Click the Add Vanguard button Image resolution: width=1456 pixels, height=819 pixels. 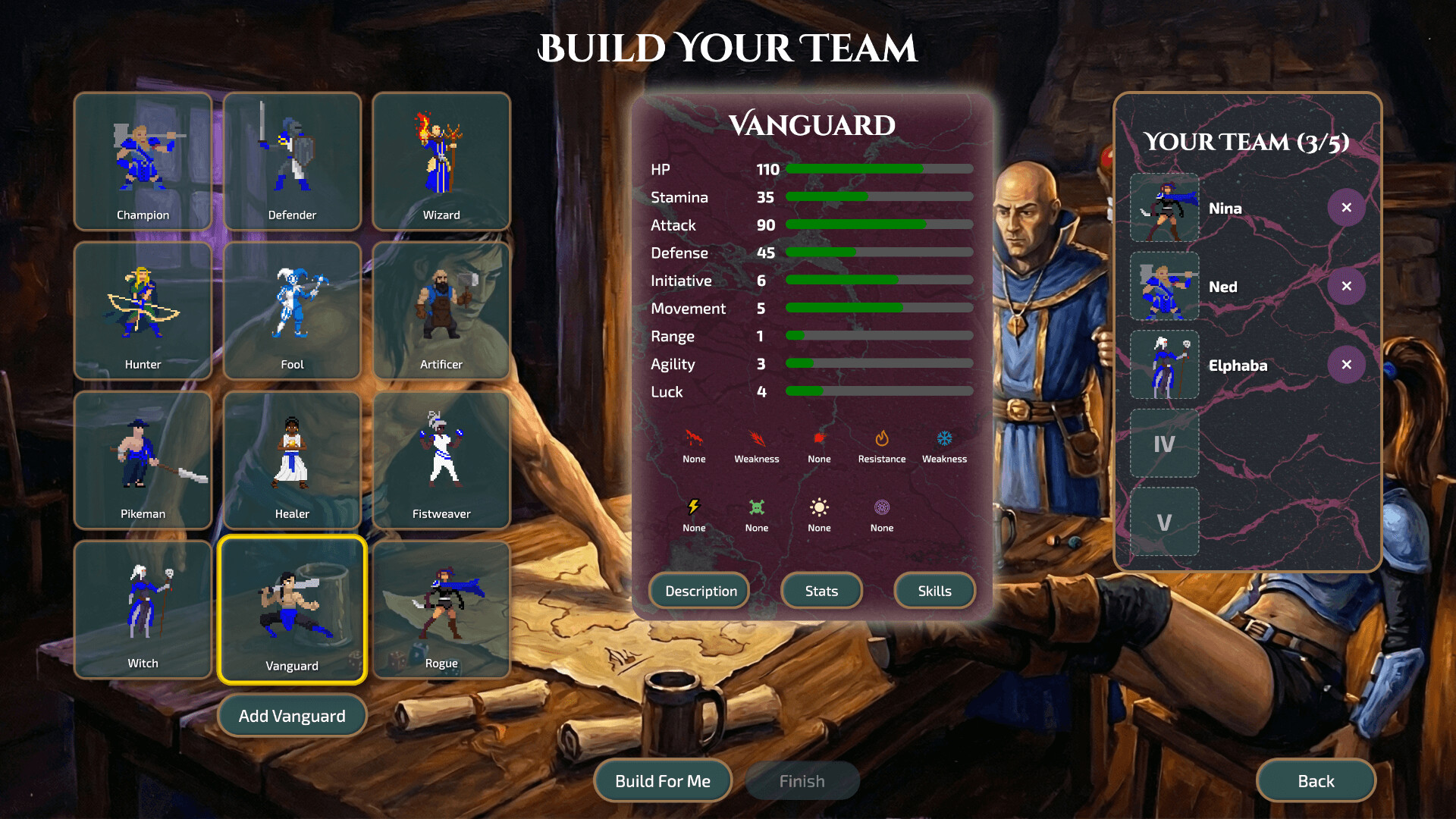(x=292, y=715)
